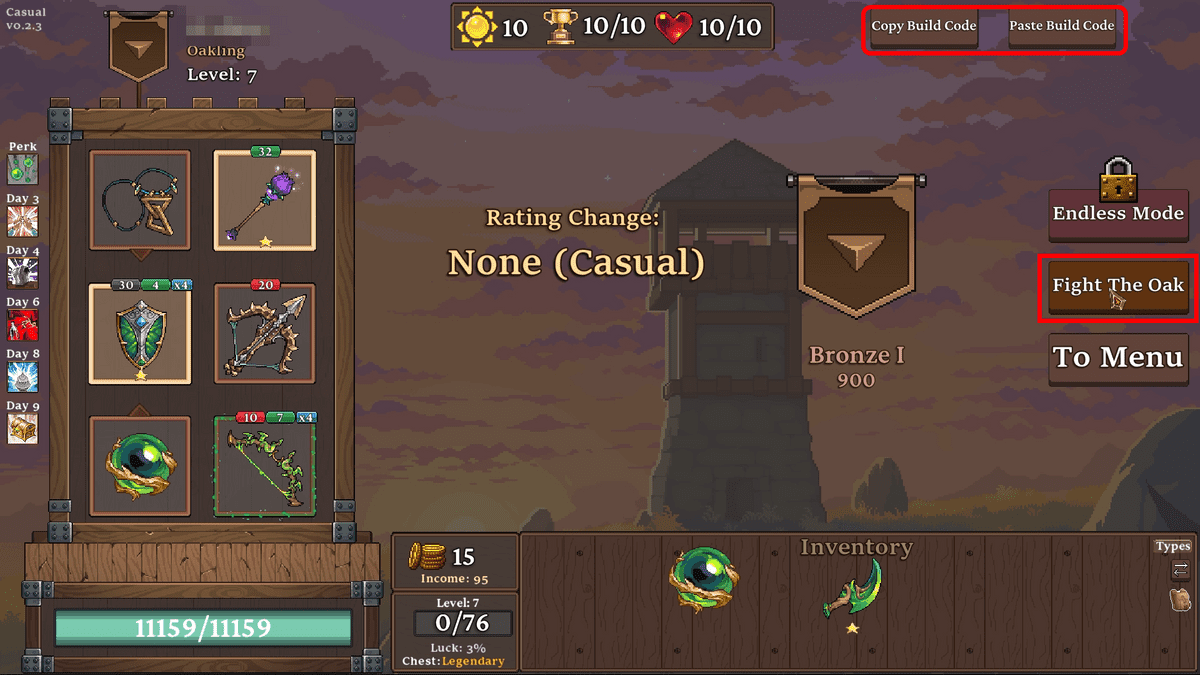Screen dimensions: 1200x675
Task: Start the Fight The Oak battle
Action: pos(1118,286)
